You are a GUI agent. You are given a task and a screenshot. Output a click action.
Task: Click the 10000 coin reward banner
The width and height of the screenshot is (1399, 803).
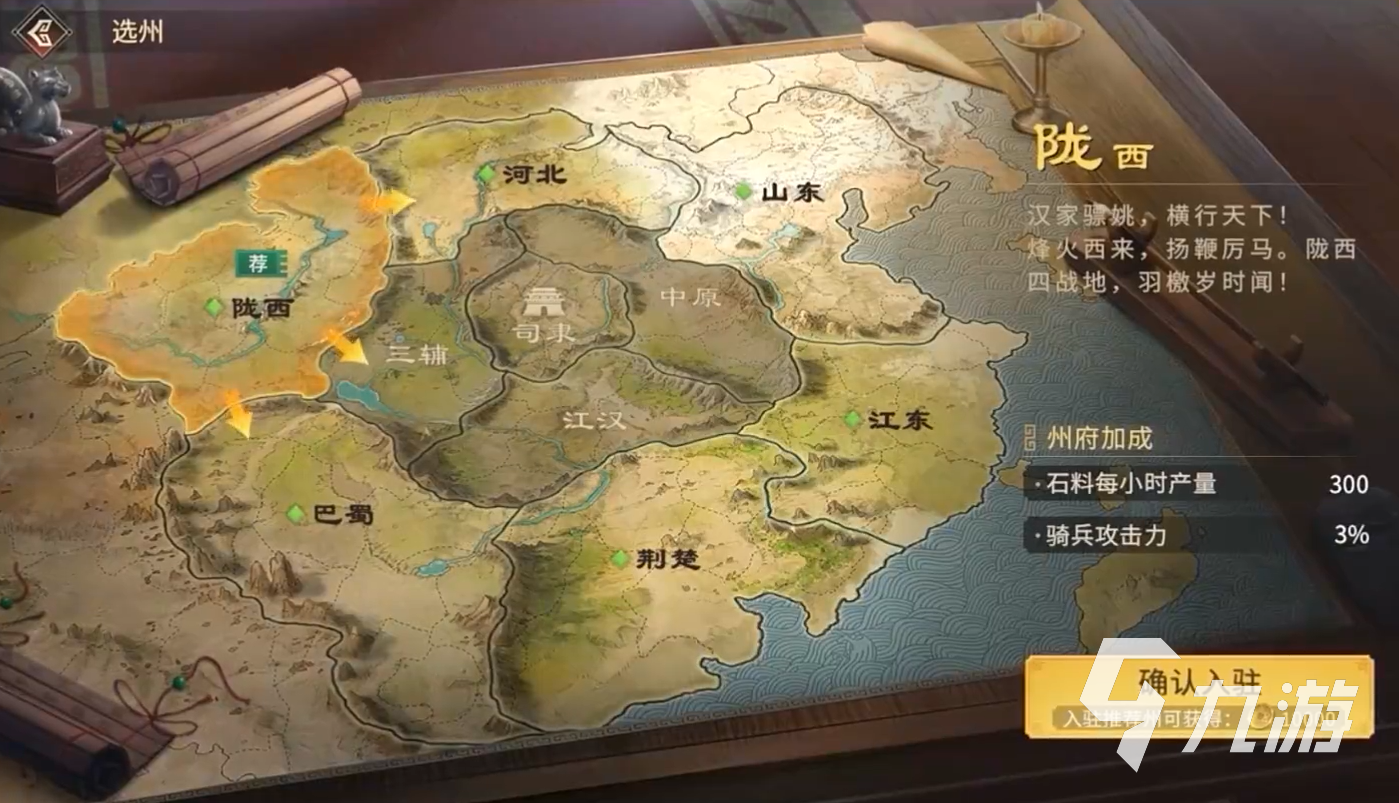(x=1201, y=716)
